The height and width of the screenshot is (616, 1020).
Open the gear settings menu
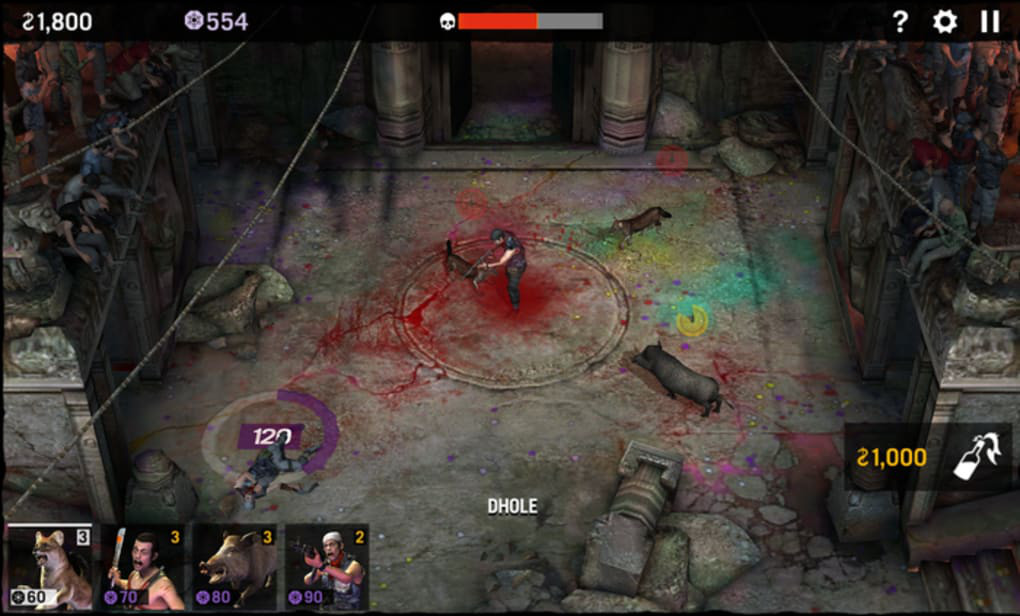tap(944, 21)
